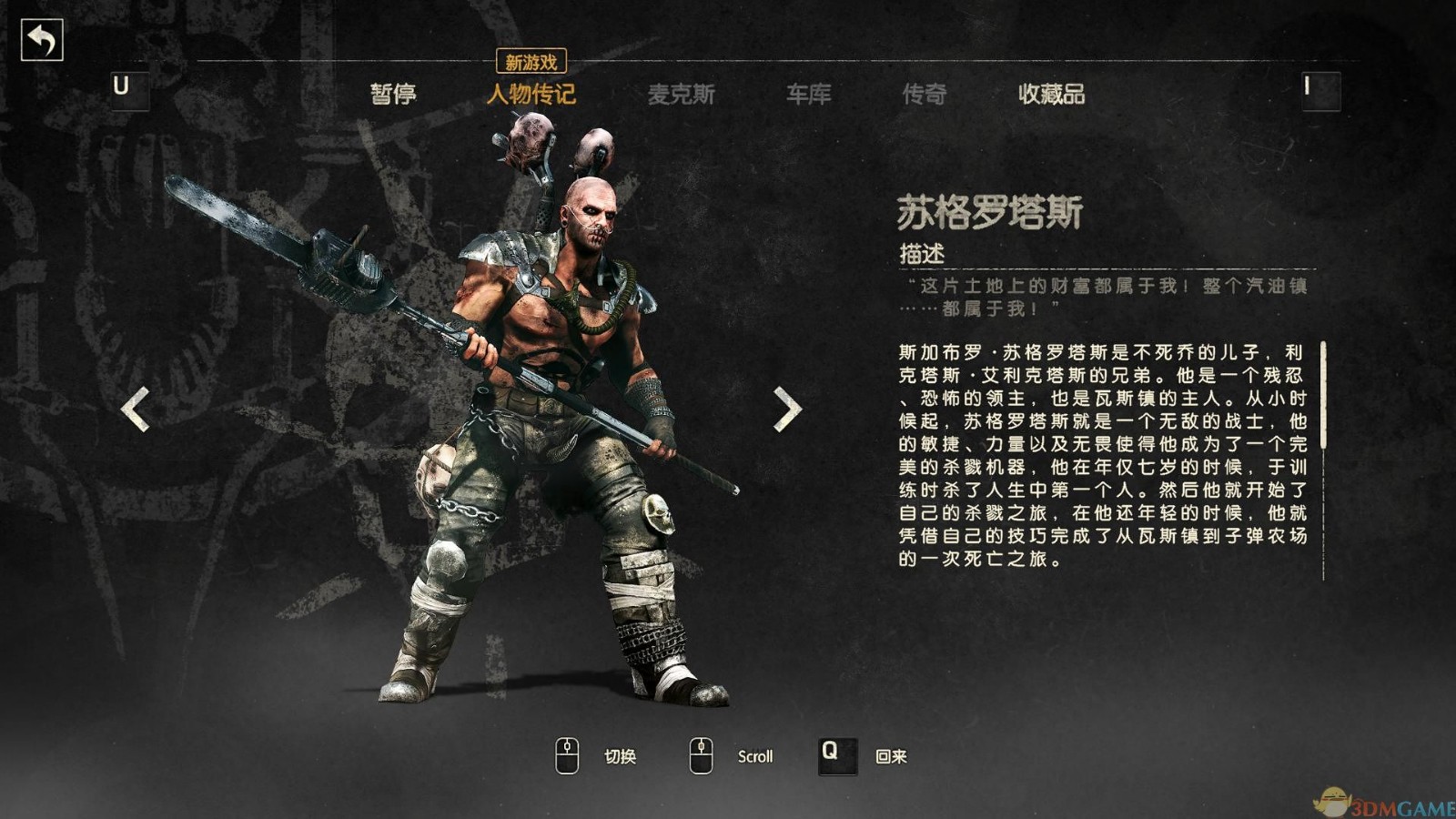Select the right navigation arrow beside the character
Screen dimensions: 1456x819
coord(784,409)
